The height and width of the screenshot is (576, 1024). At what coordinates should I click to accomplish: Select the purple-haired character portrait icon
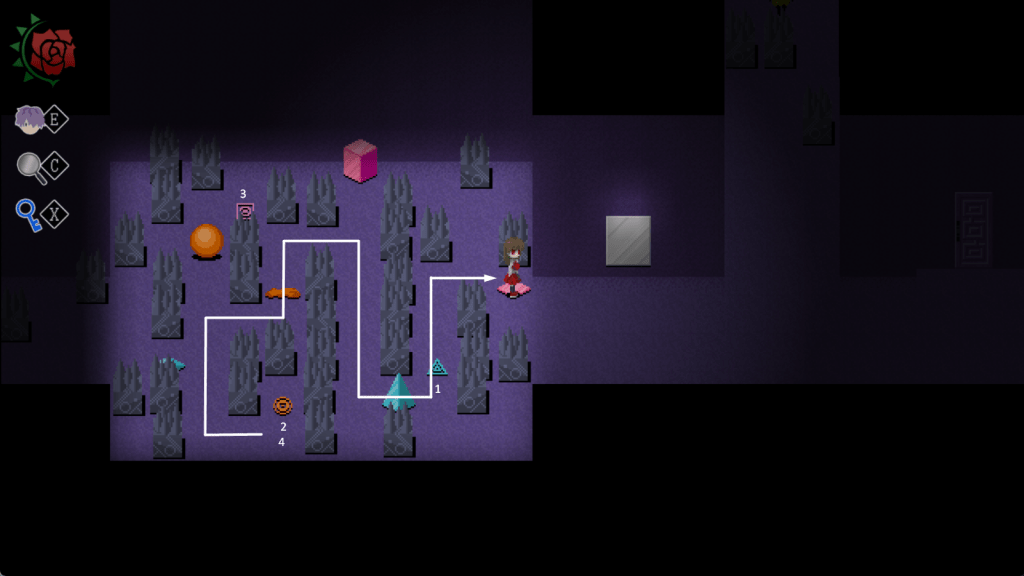(30, 120)
